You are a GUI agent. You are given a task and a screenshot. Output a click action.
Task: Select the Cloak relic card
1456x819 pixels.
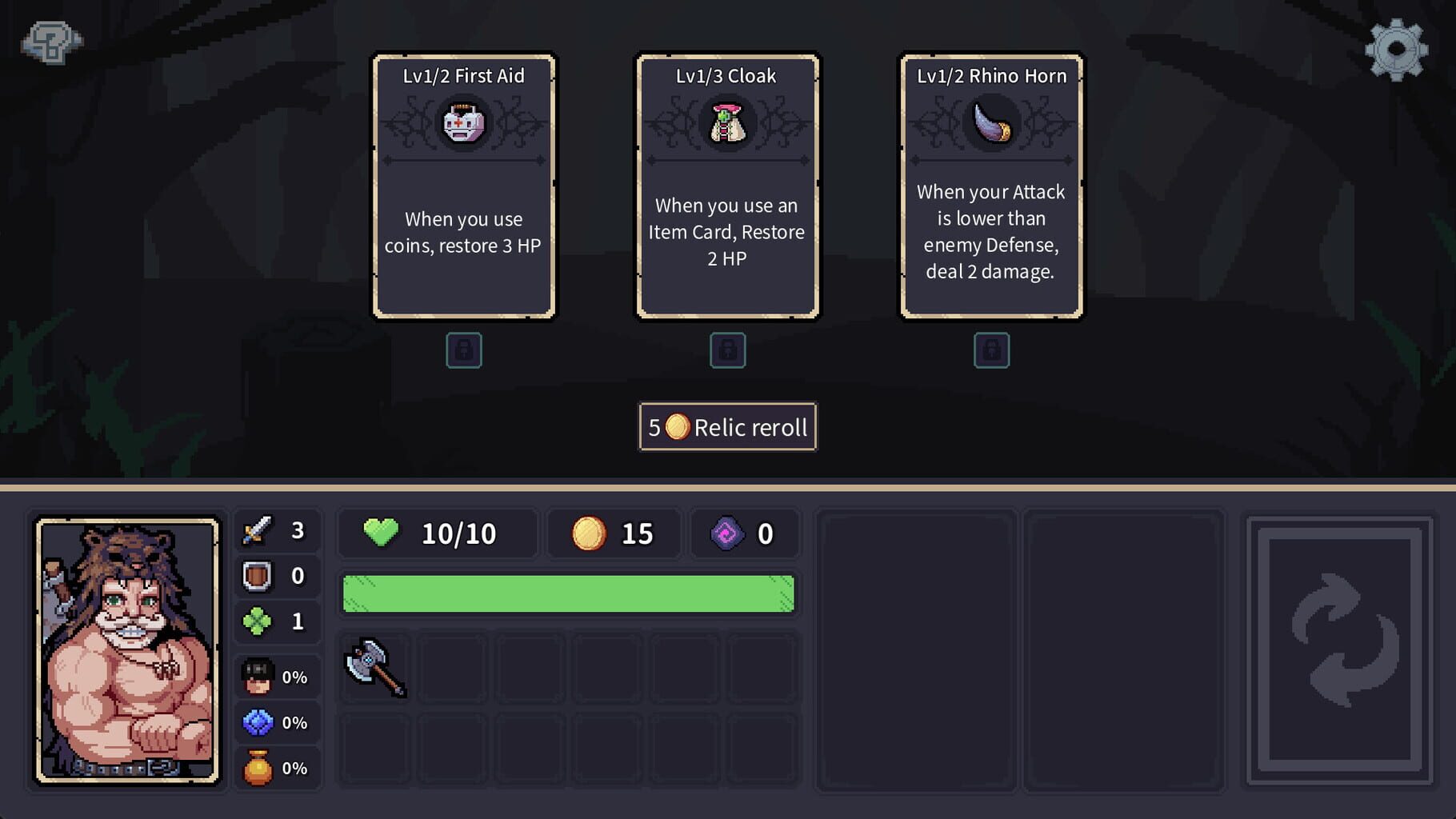pyautogui.click(x=727, y=188)
